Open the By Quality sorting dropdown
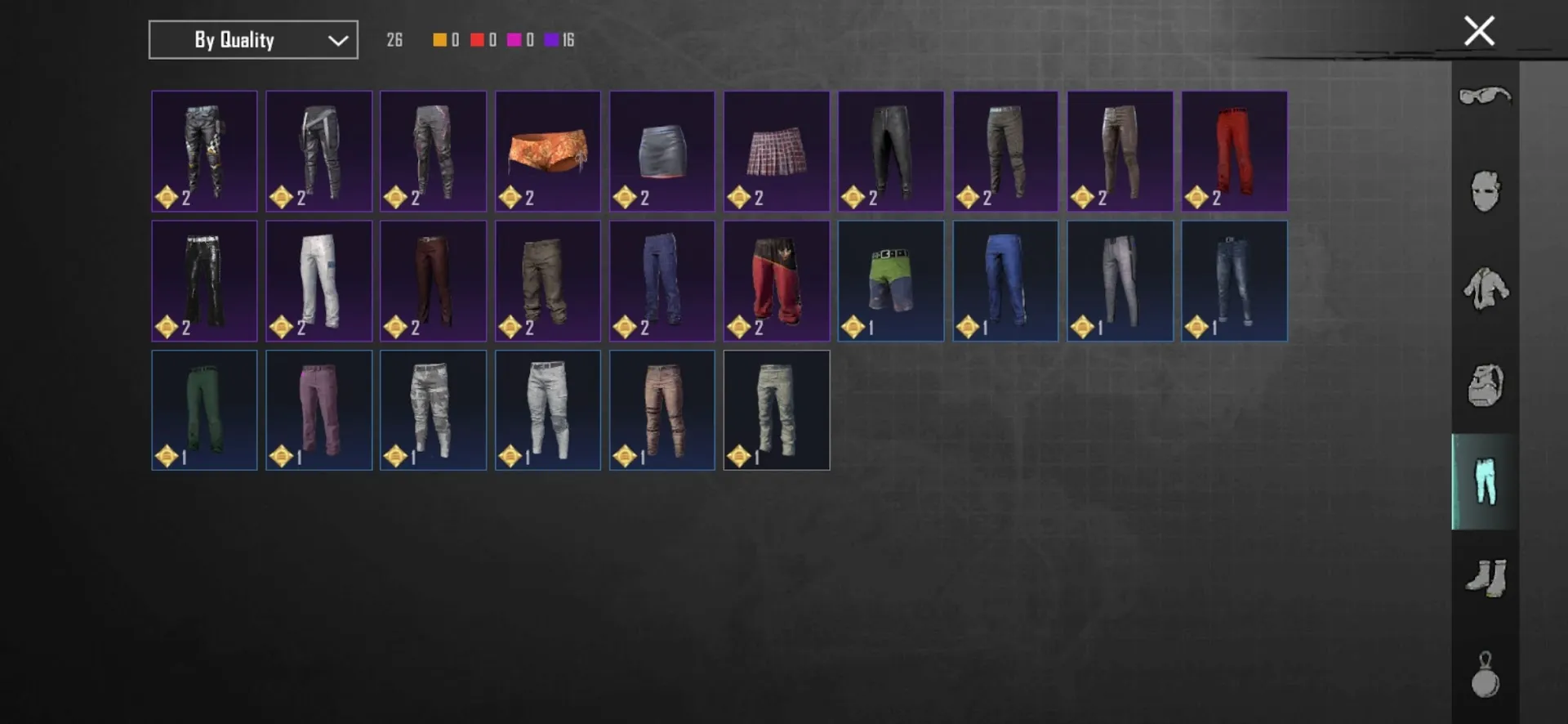 (252, 39)
